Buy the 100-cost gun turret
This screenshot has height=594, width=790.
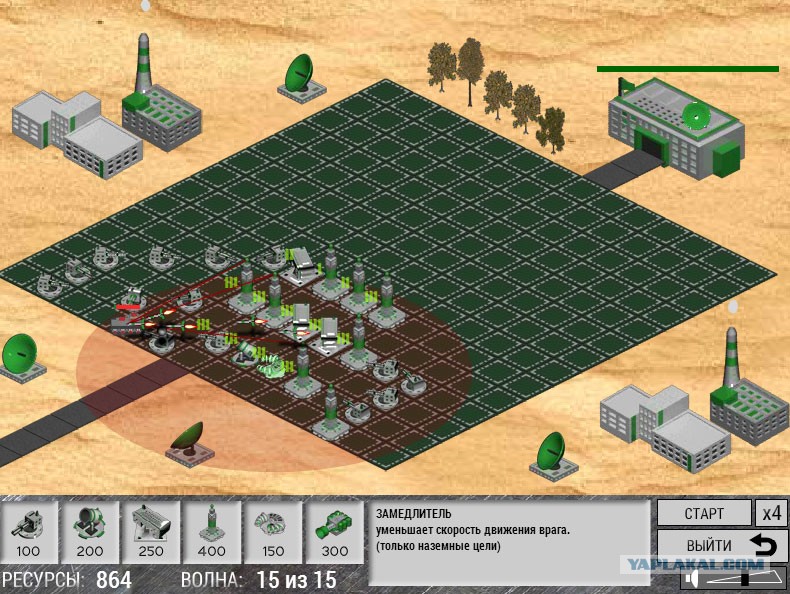tap(29, 531)
